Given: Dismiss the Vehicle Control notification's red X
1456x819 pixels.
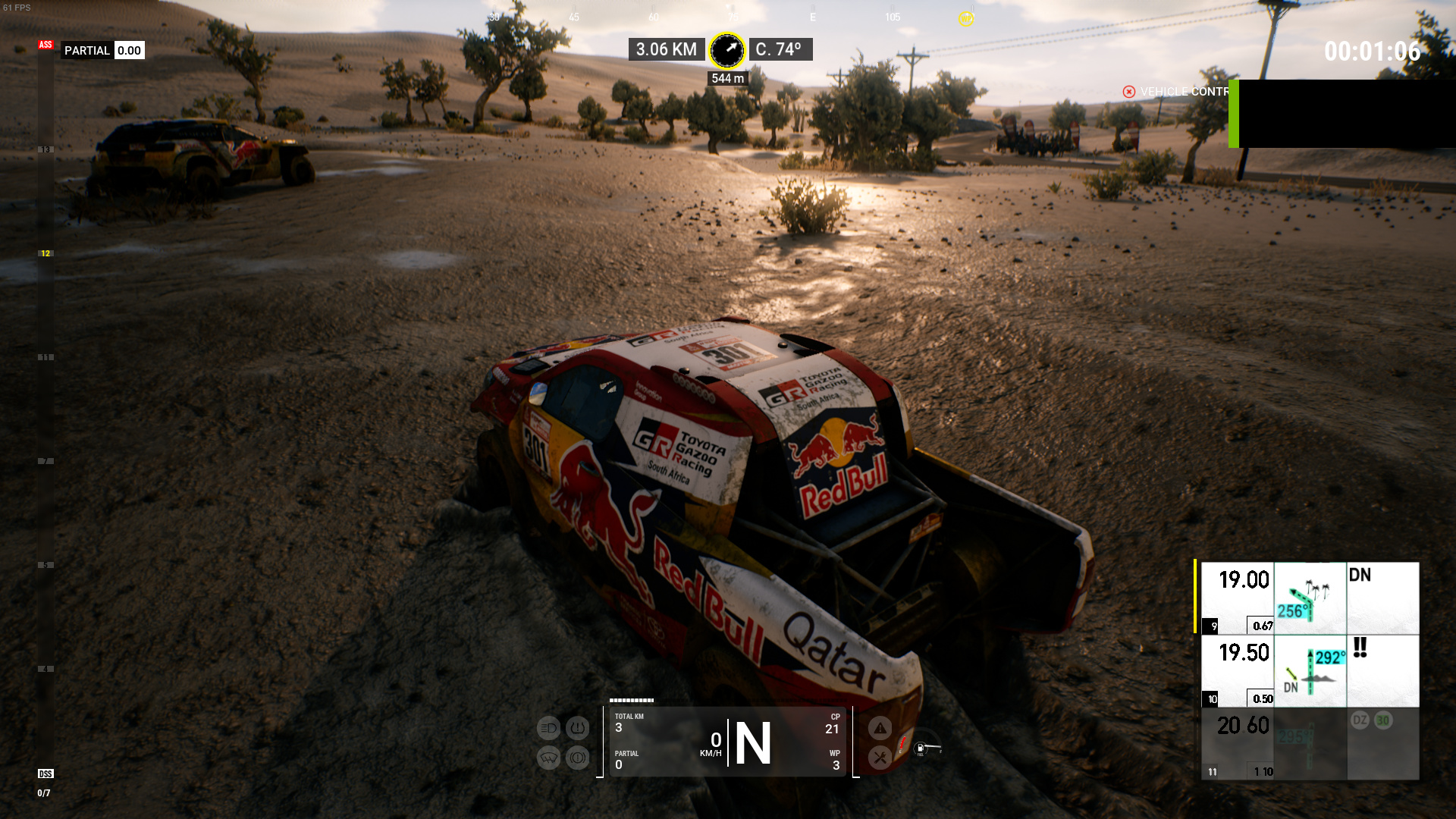Looking at the screenshot, I should (x=1129, y=92).
